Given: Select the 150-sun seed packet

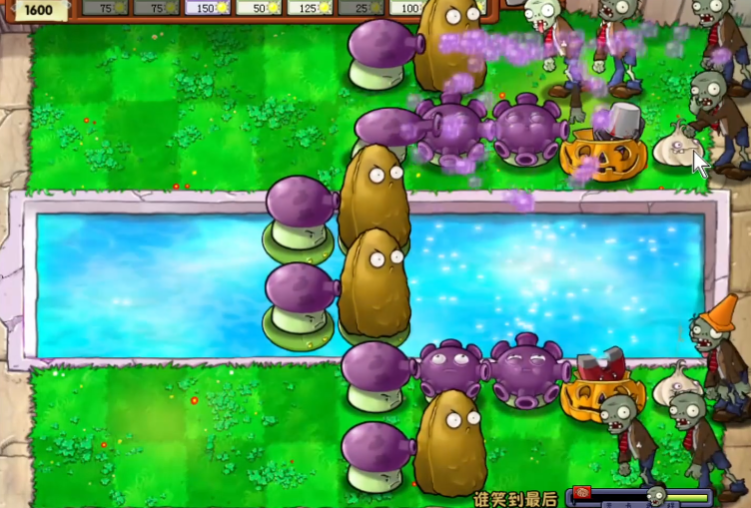Looking at the screenshot, I should tap(209, 8).
